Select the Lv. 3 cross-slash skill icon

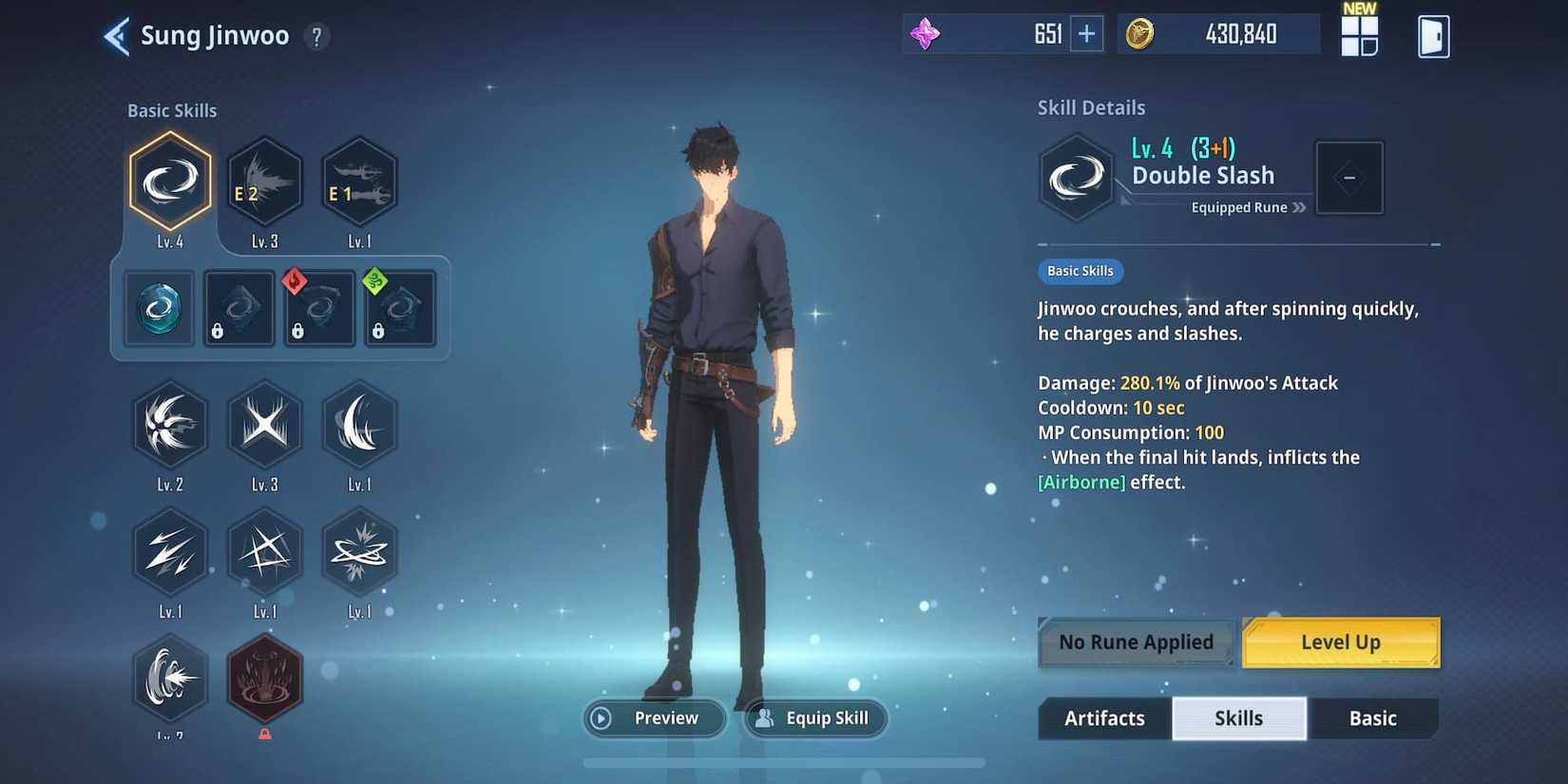click(x=264, y=425)
